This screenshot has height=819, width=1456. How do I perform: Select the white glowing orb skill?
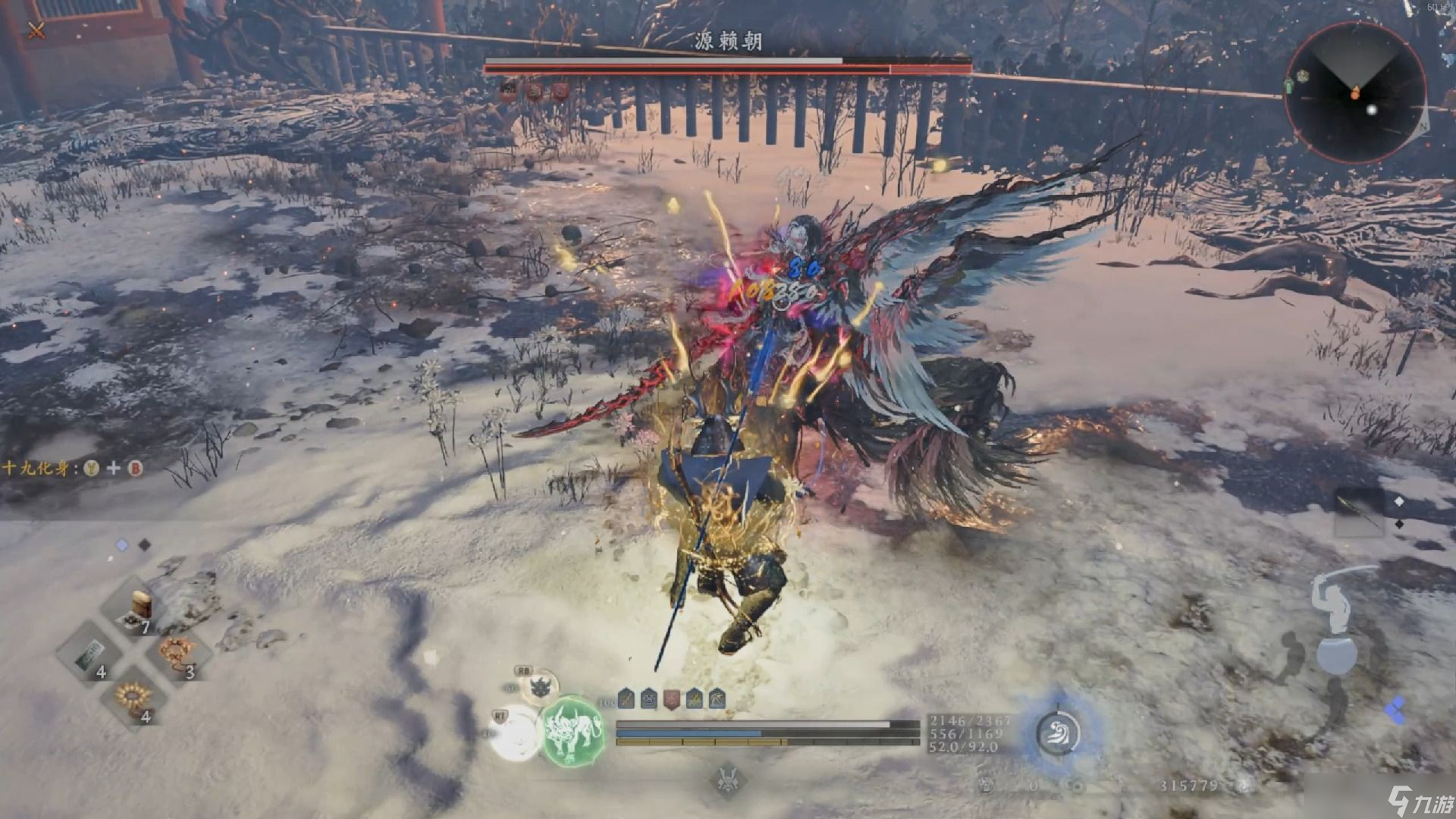pyautogui.click(x=514, y=732)
